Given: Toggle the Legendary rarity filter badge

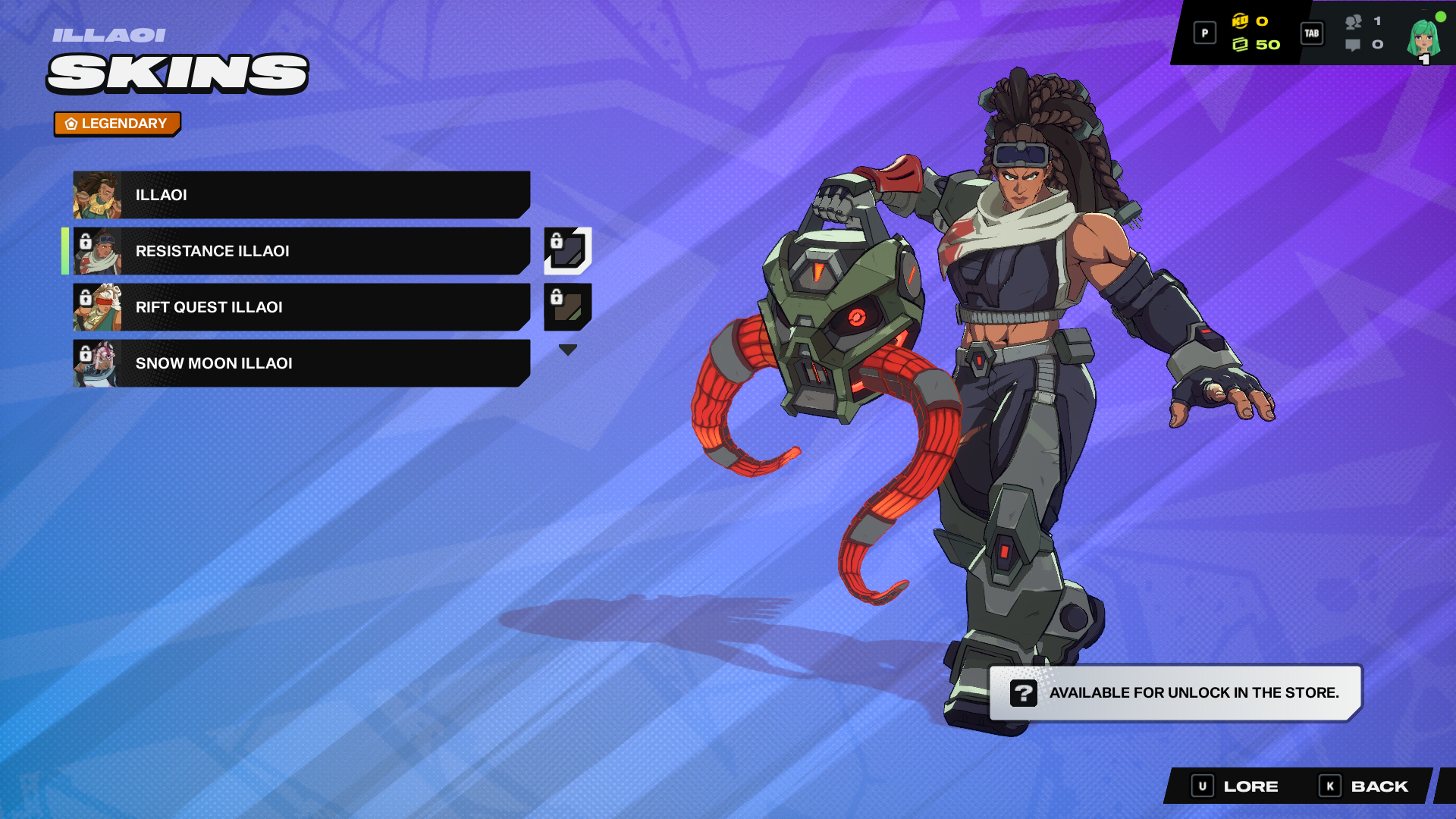Looking at the screenshot, I should pos(117,123).
